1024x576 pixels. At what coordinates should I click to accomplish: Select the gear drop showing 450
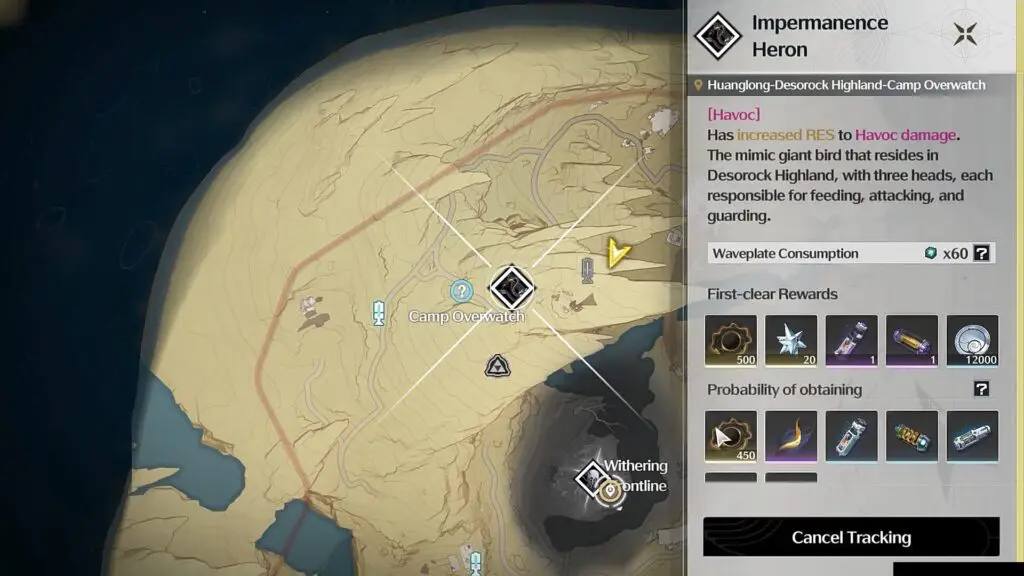click(x=731, y=437)
